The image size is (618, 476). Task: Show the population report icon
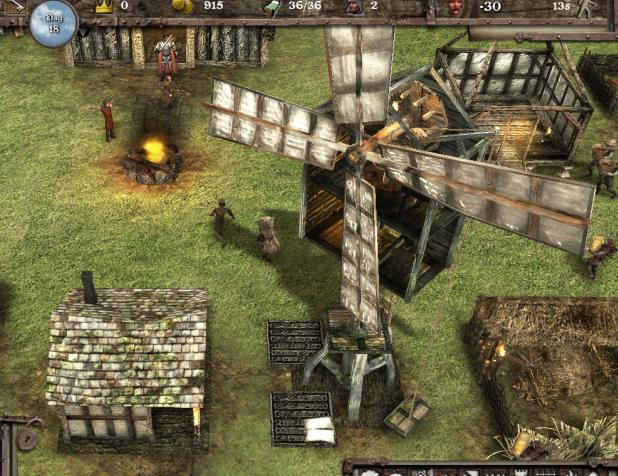pyautogui.click(x=271, y=7)
